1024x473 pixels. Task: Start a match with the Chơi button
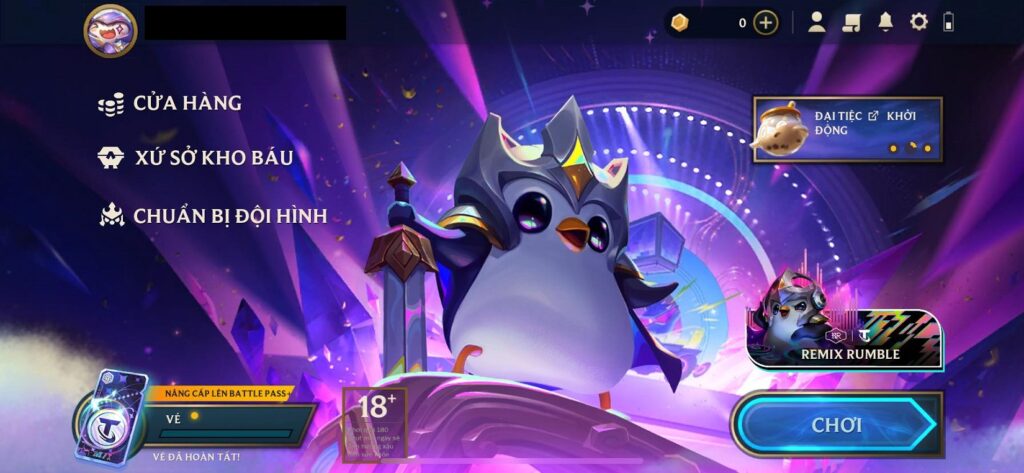tap(838, 425)
